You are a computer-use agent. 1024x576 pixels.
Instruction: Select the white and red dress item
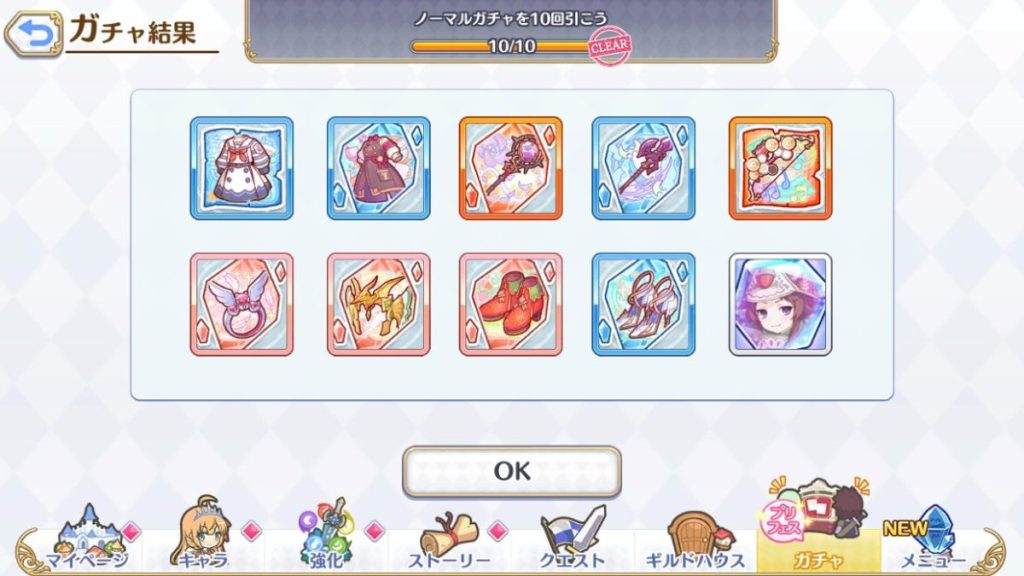(x=242, y=168)
